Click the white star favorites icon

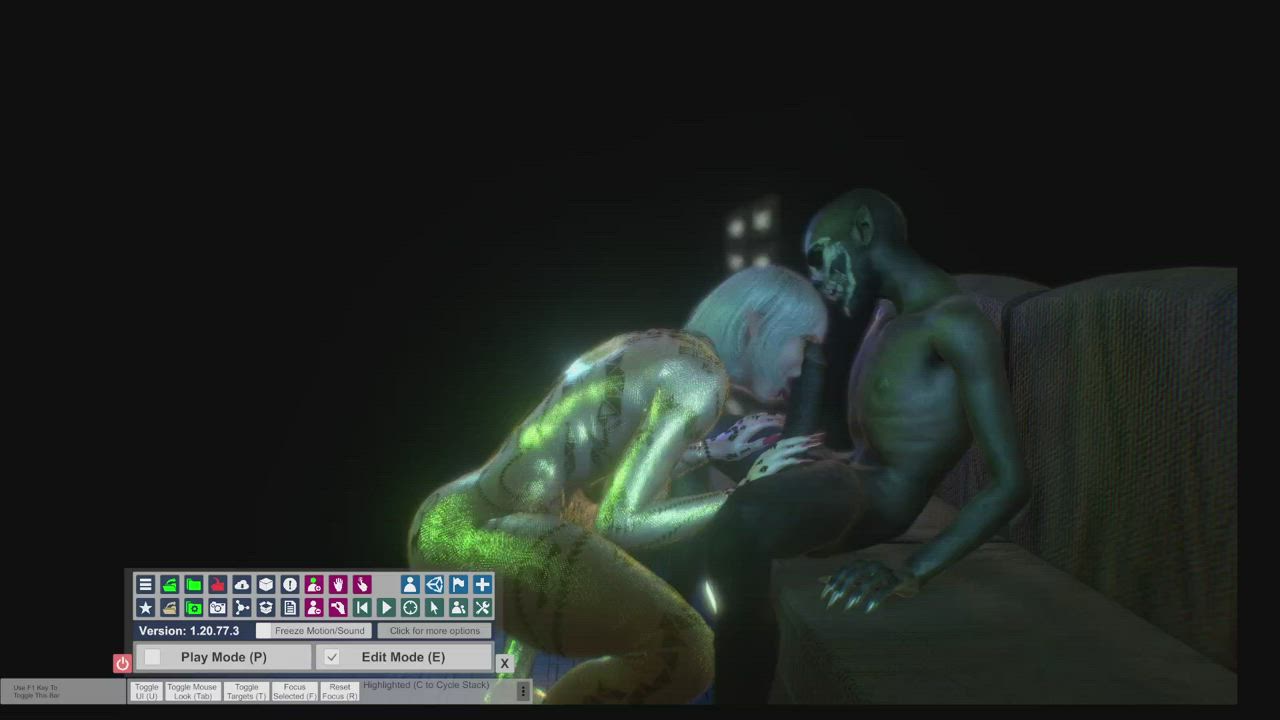click(145, 608)
